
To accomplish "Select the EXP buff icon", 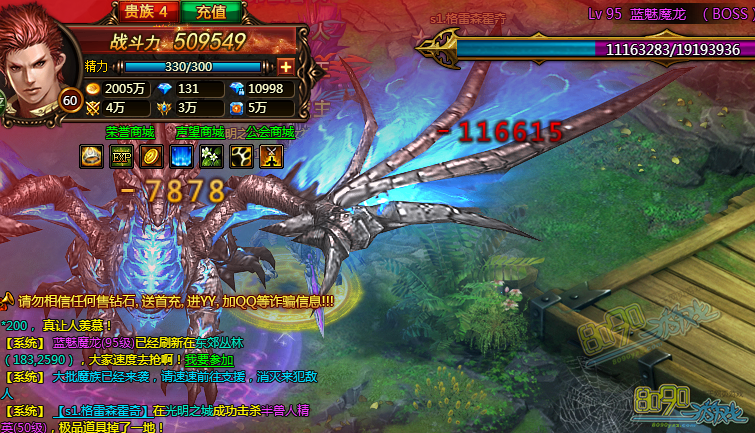I will pyautogui.click(x=121, y=156).
